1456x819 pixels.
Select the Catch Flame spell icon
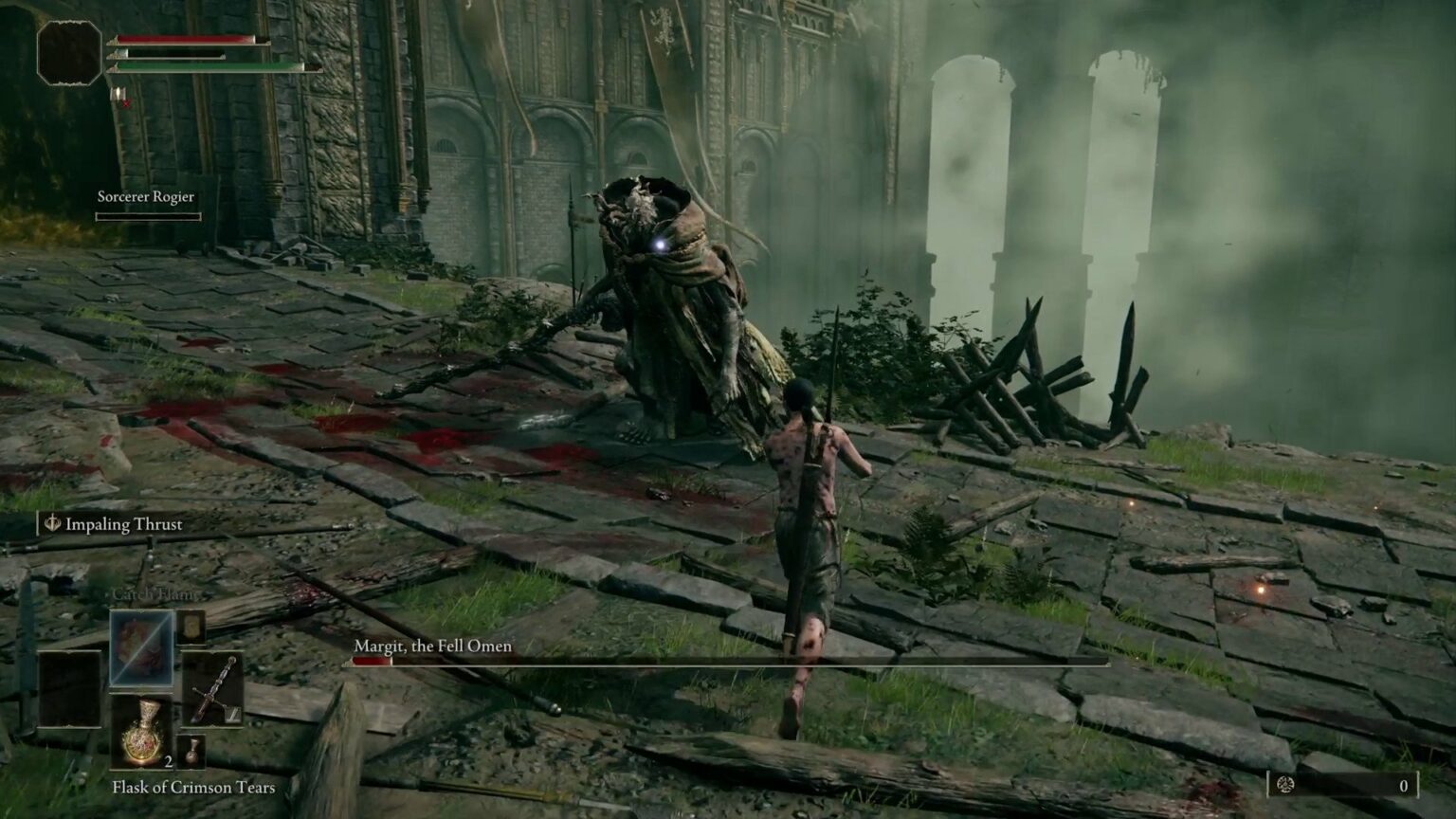tap(140, 650)
